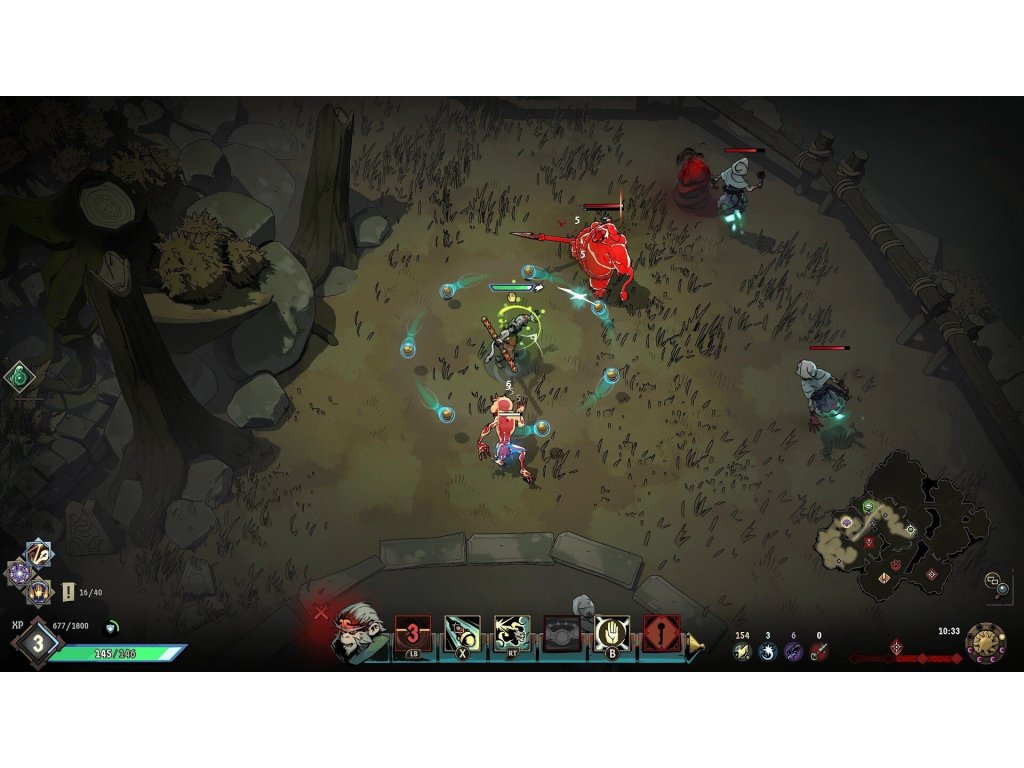Select the red paw marker on the minimap
Viewport: 1024px width, 768px height.
click(895, 565)
